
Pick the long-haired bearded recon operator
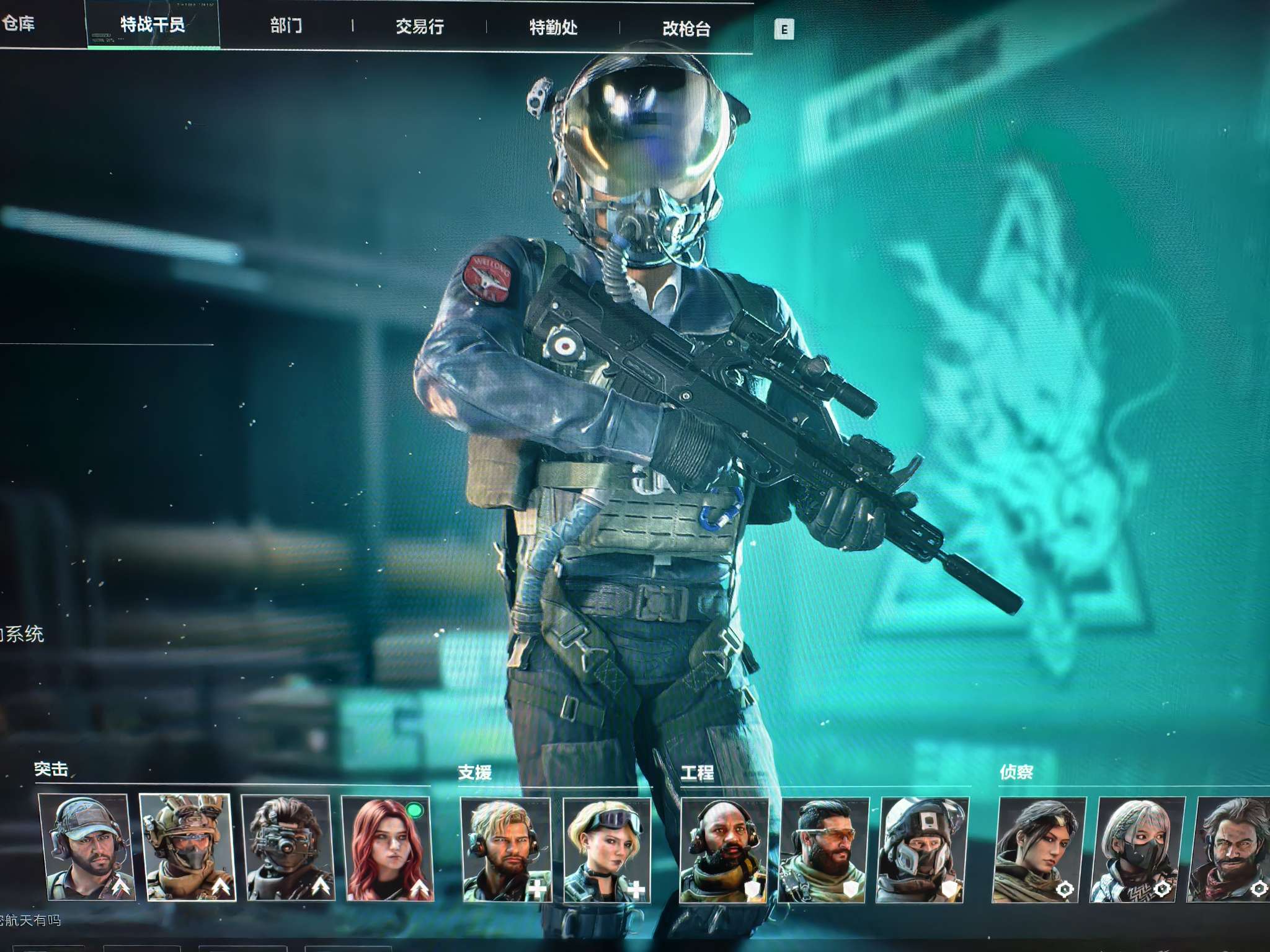point(1231,850)
